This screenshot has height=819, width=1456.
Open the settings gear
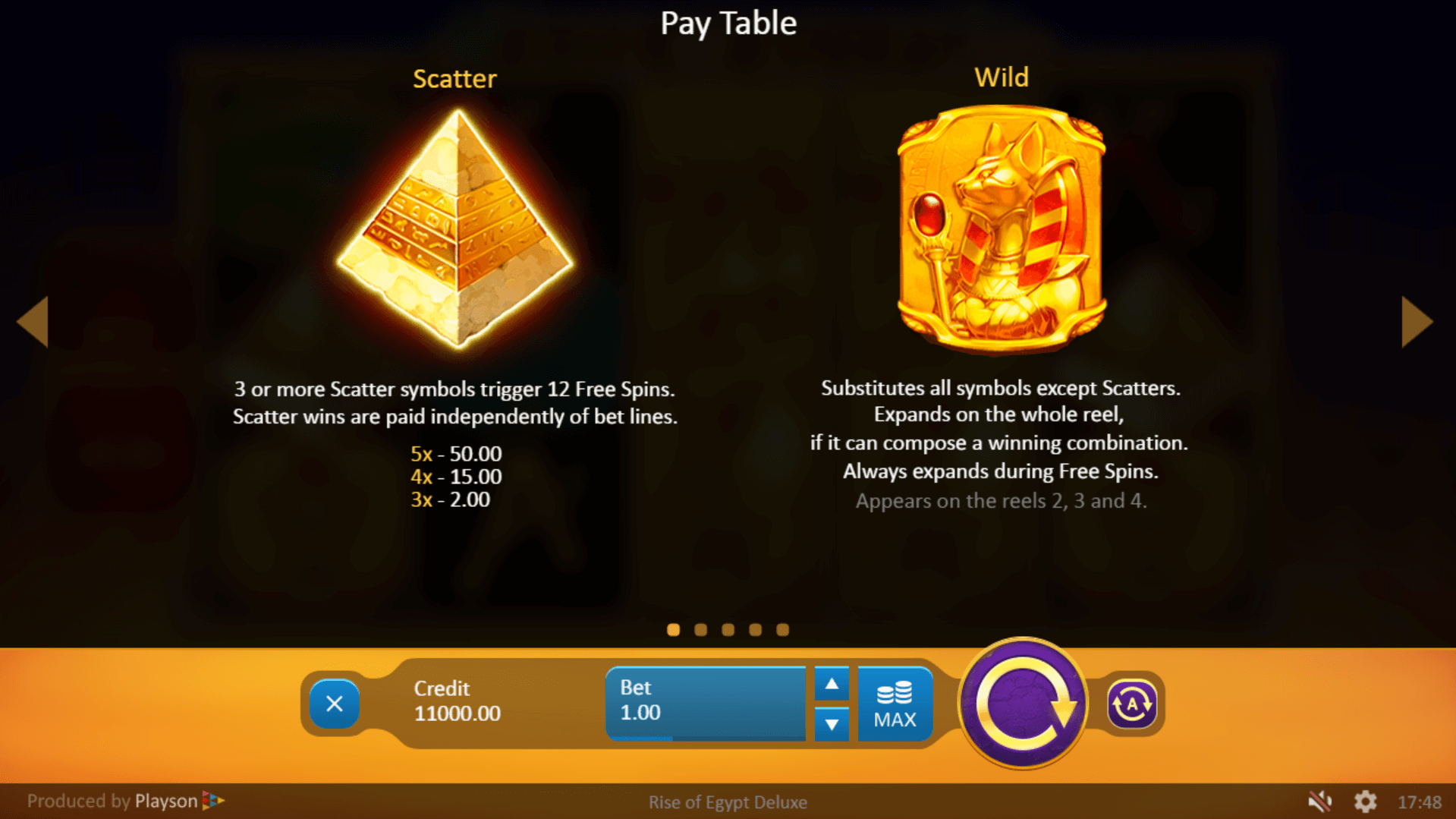1365,801
